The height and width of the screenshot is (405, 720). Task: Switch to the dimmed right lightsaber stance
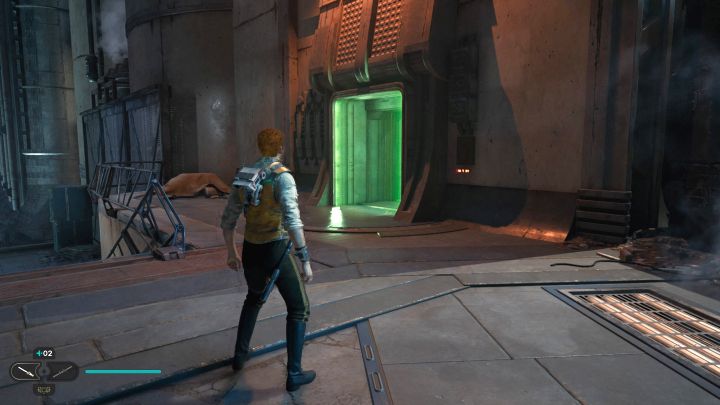coord(61,372)
